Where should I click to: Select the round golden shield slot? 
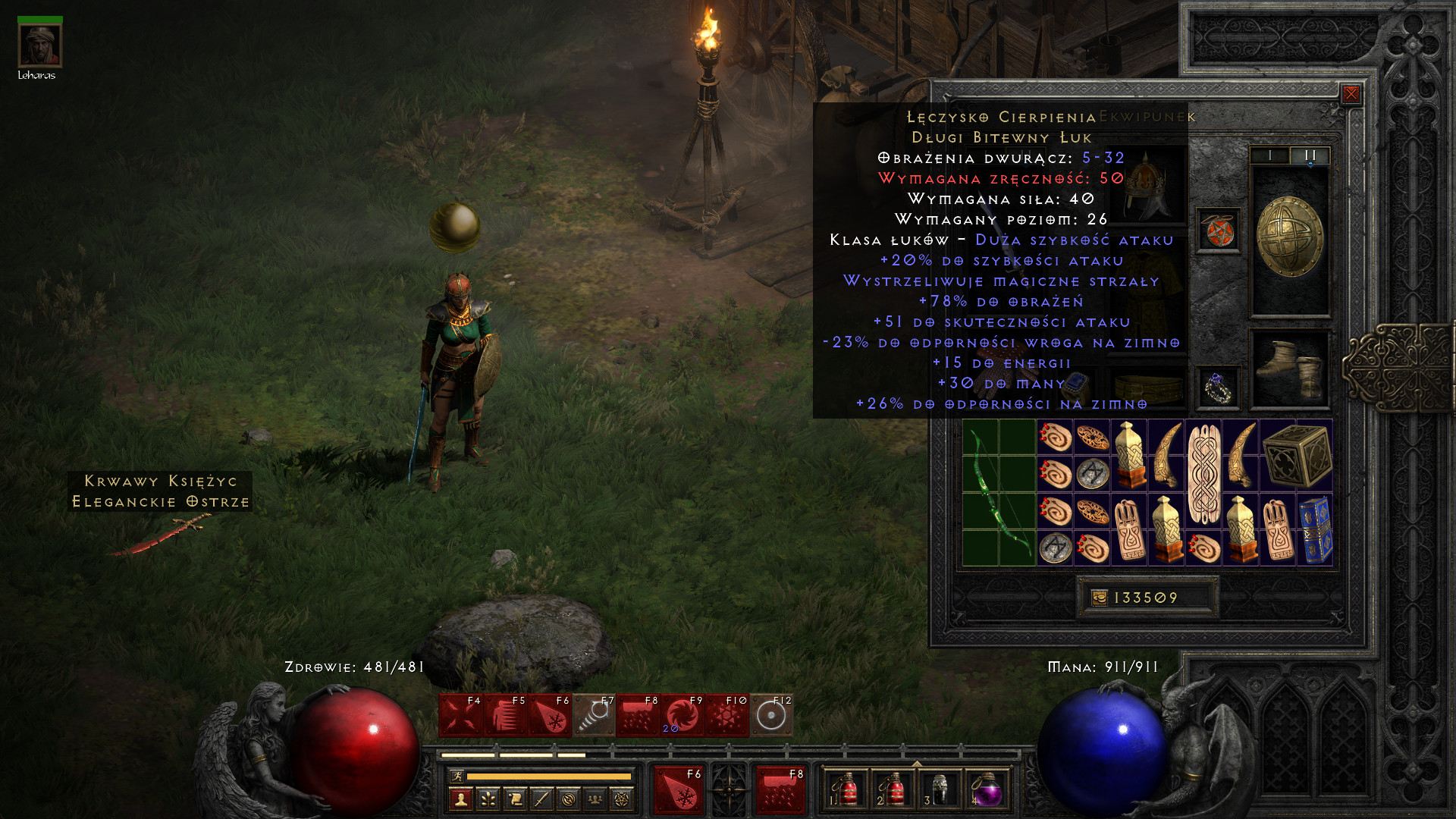1289,238
